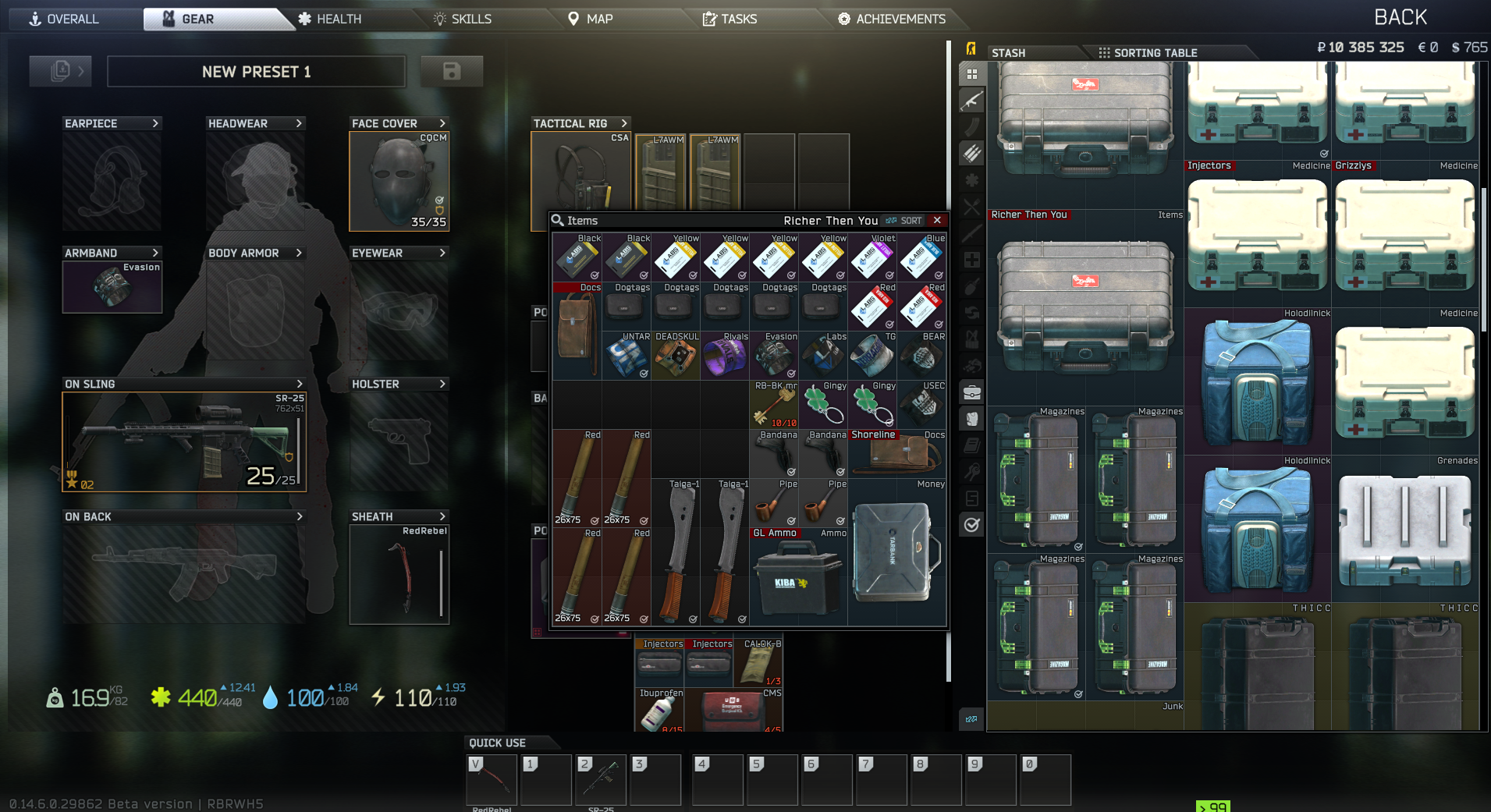Edit the New Preset 1 name field
Viewport: 1491px width, 812px height.
point(256,72)
